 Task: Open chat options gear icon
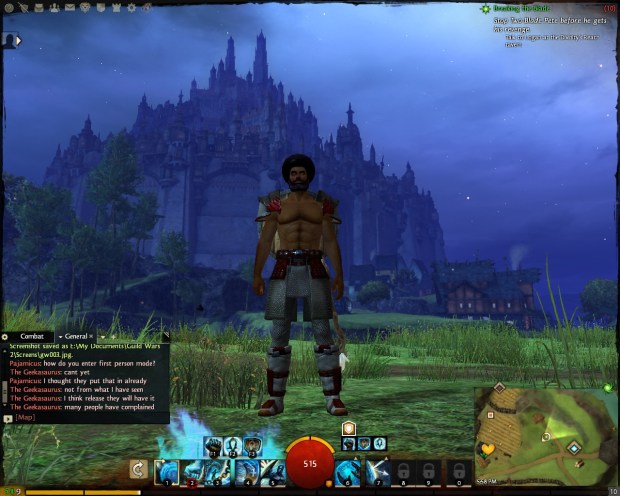point(6,336)
